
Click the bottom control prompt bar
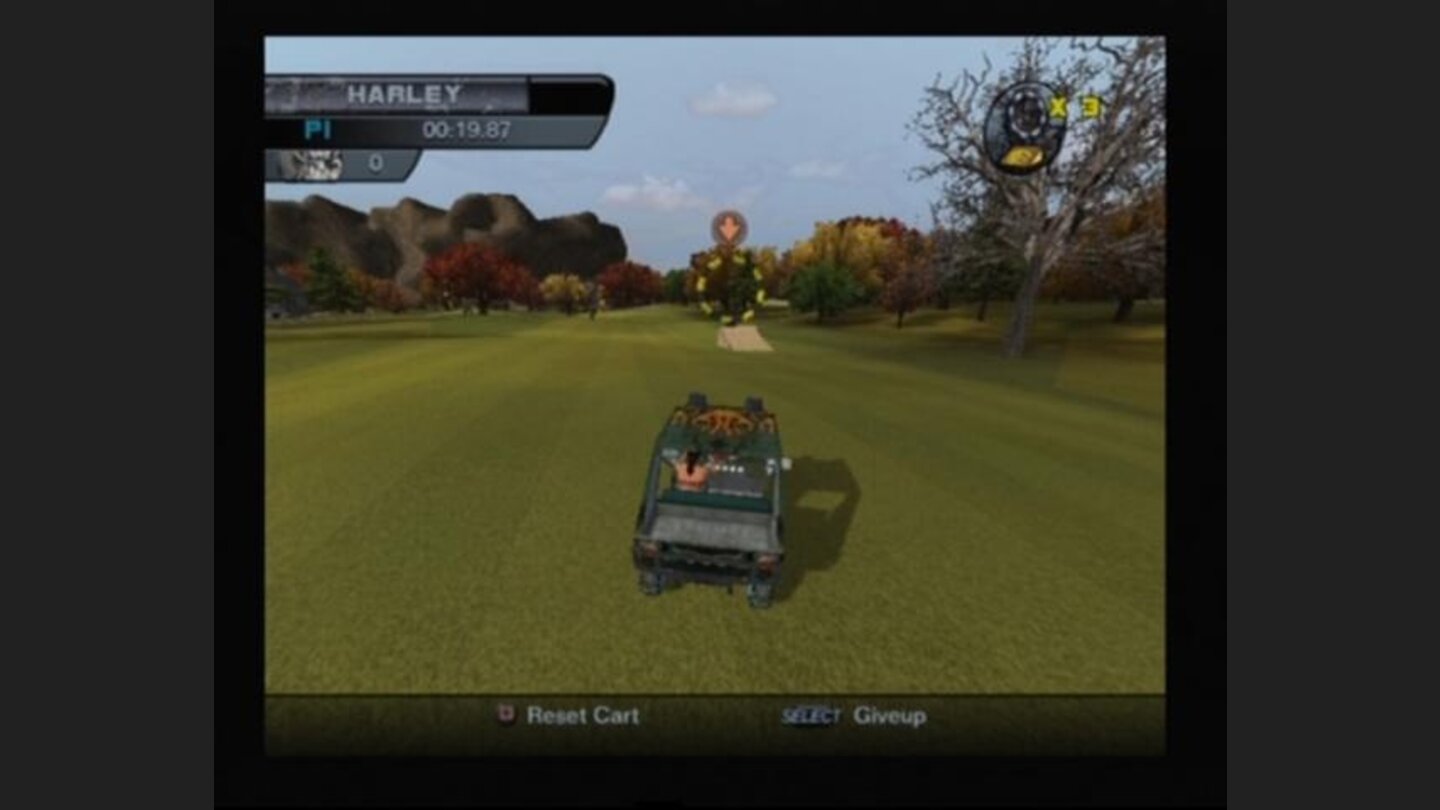(x=720, y=716)
